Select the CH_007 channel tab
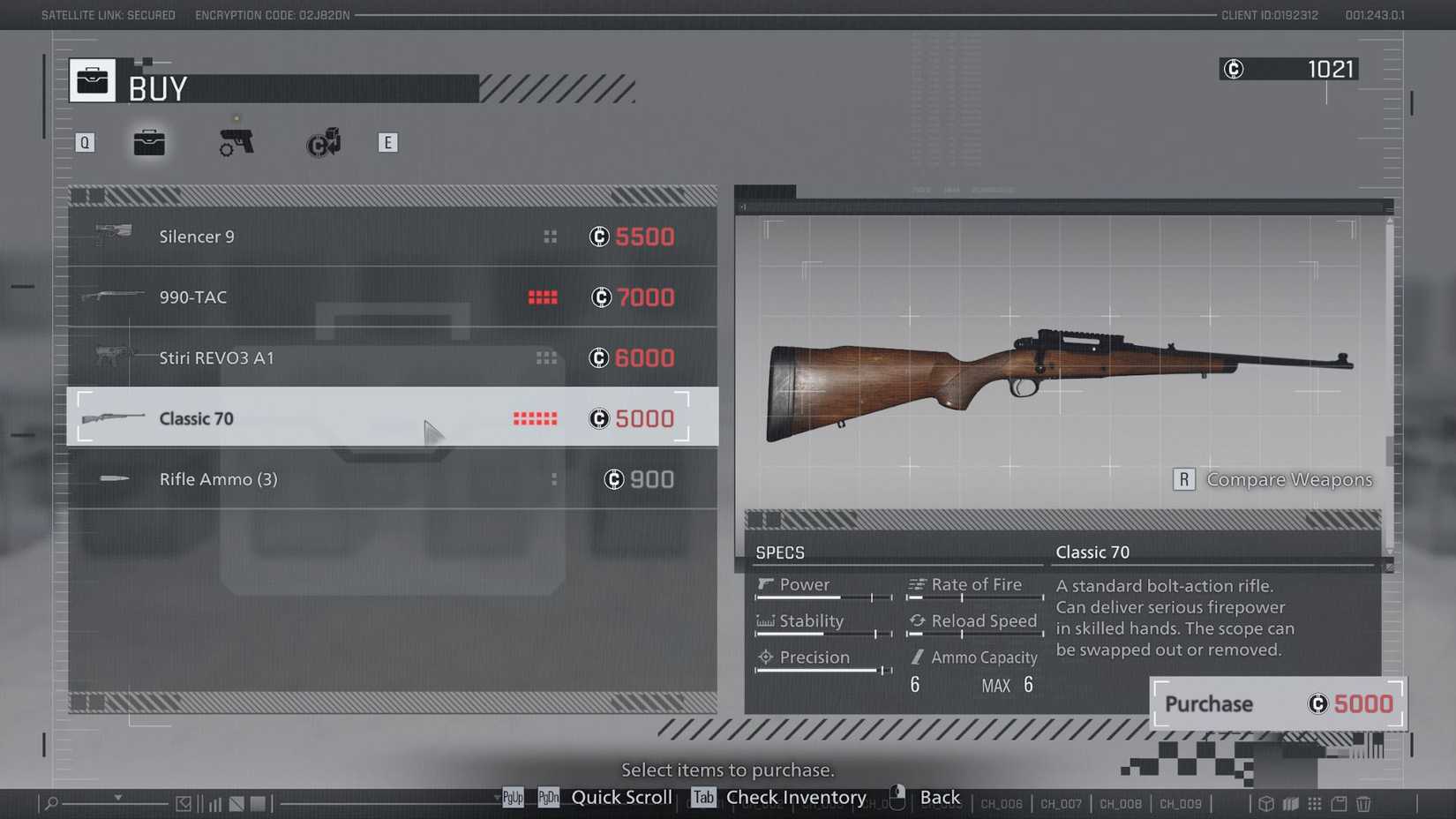Screen dimensions: 1456x819 pyautogui.click(x=1060, y=804)
